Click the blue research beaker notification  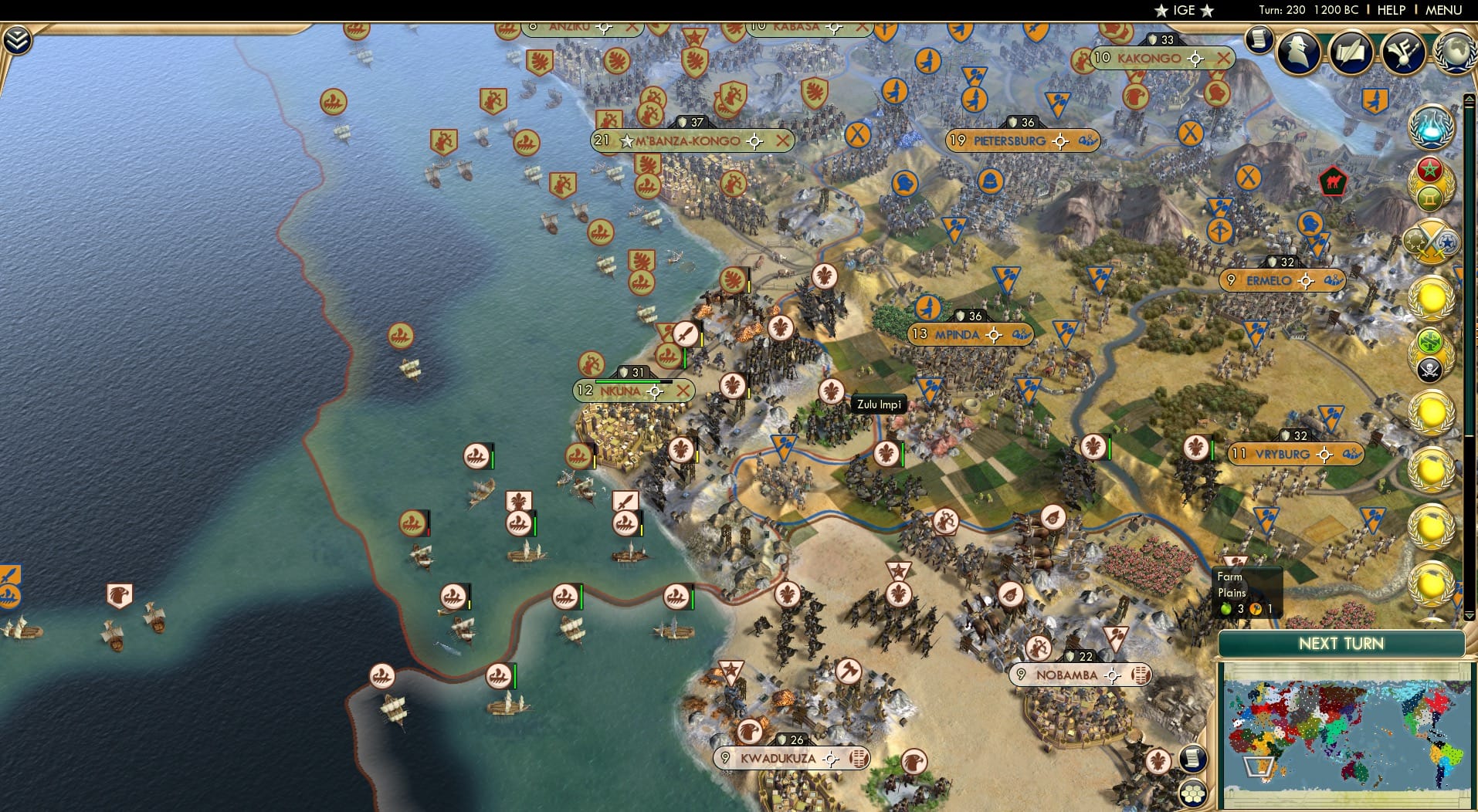[1432, 127]
